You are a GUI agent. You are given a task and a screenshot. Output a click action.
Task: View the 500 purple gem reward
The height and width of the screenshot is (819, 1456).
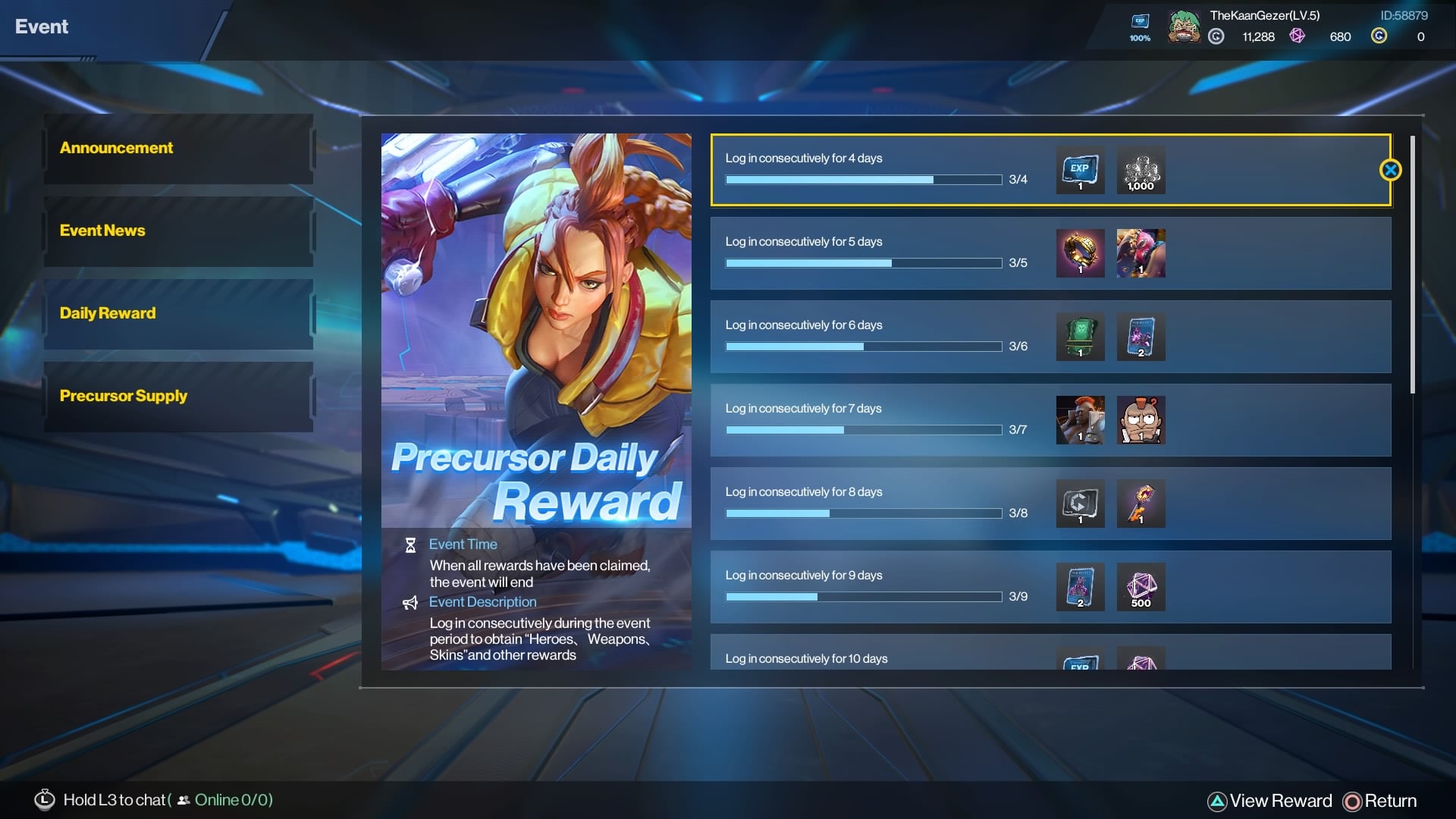click(1141, 587)
